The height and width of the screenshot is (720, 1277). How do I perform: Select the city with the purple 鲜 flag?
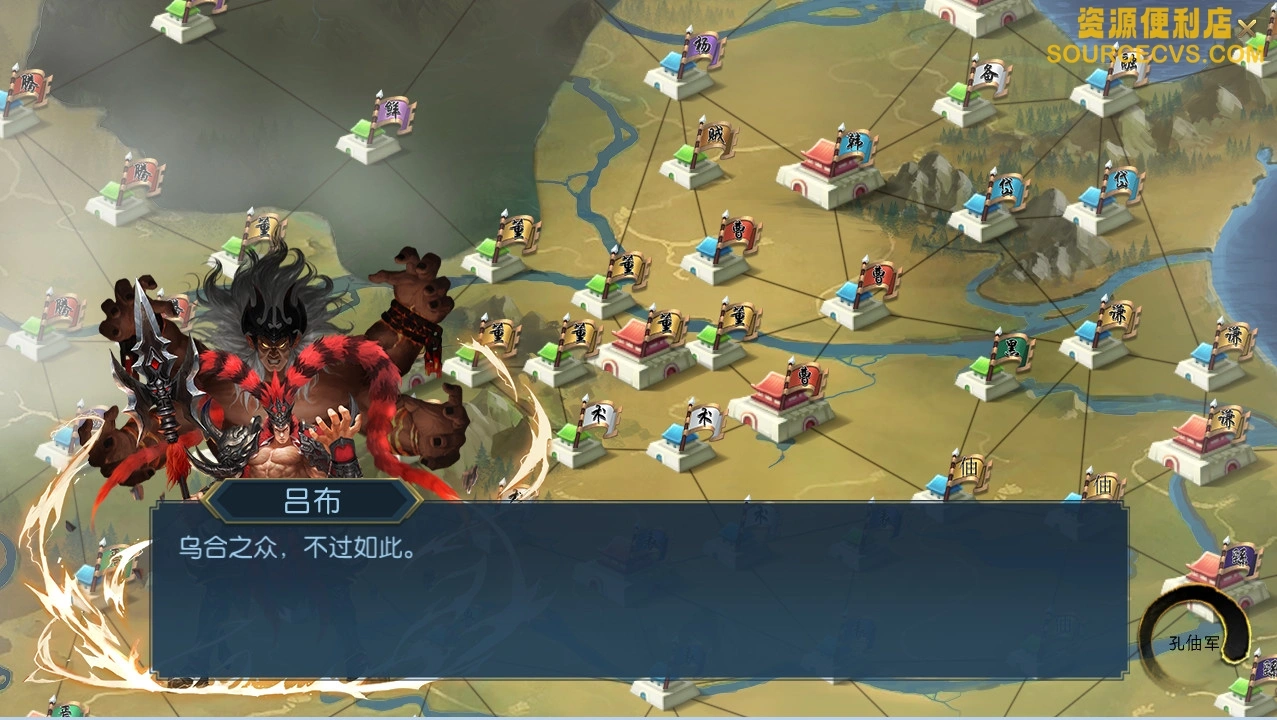(x=368, y=141)
